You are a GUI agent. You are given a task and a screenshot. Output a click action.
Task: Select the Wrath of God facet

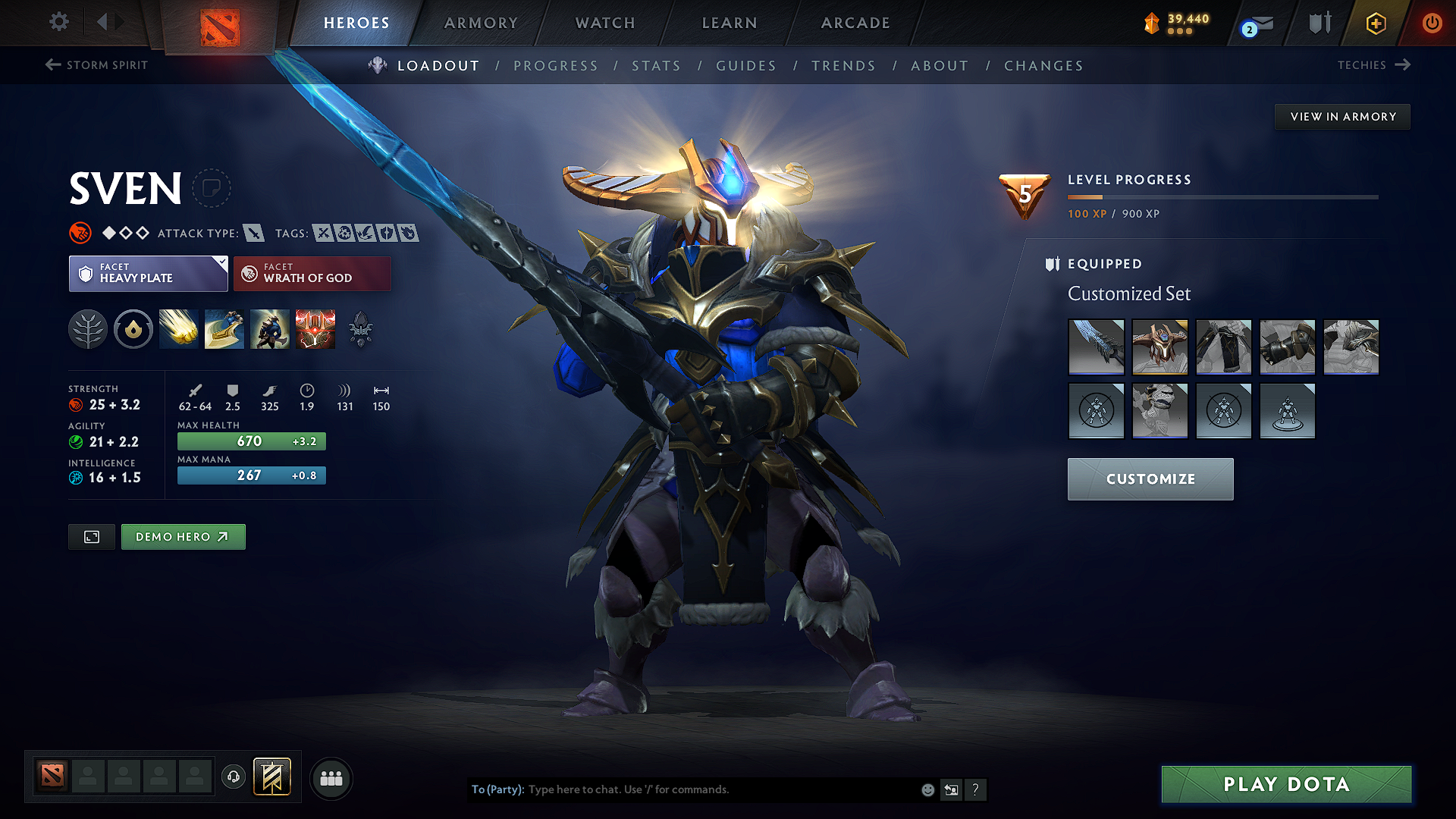point(312,273)
